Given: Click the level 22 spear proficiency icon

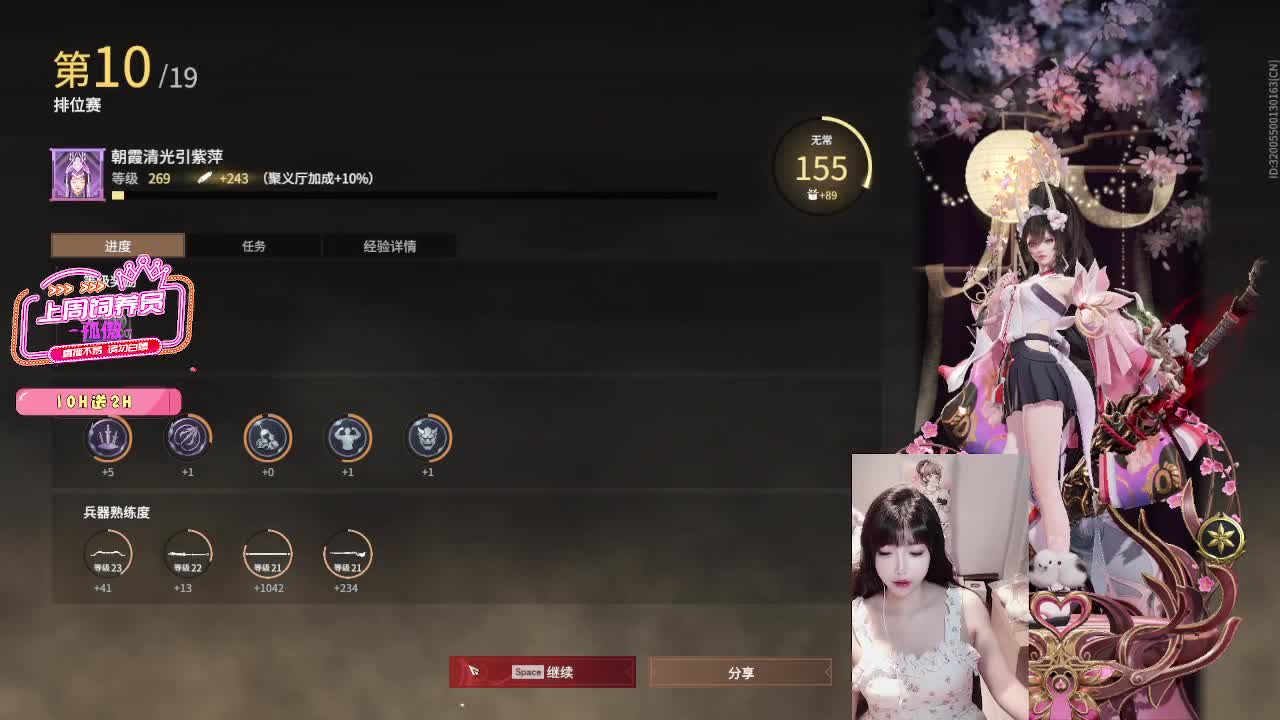Looking at the screenshot, I should 188,556.
